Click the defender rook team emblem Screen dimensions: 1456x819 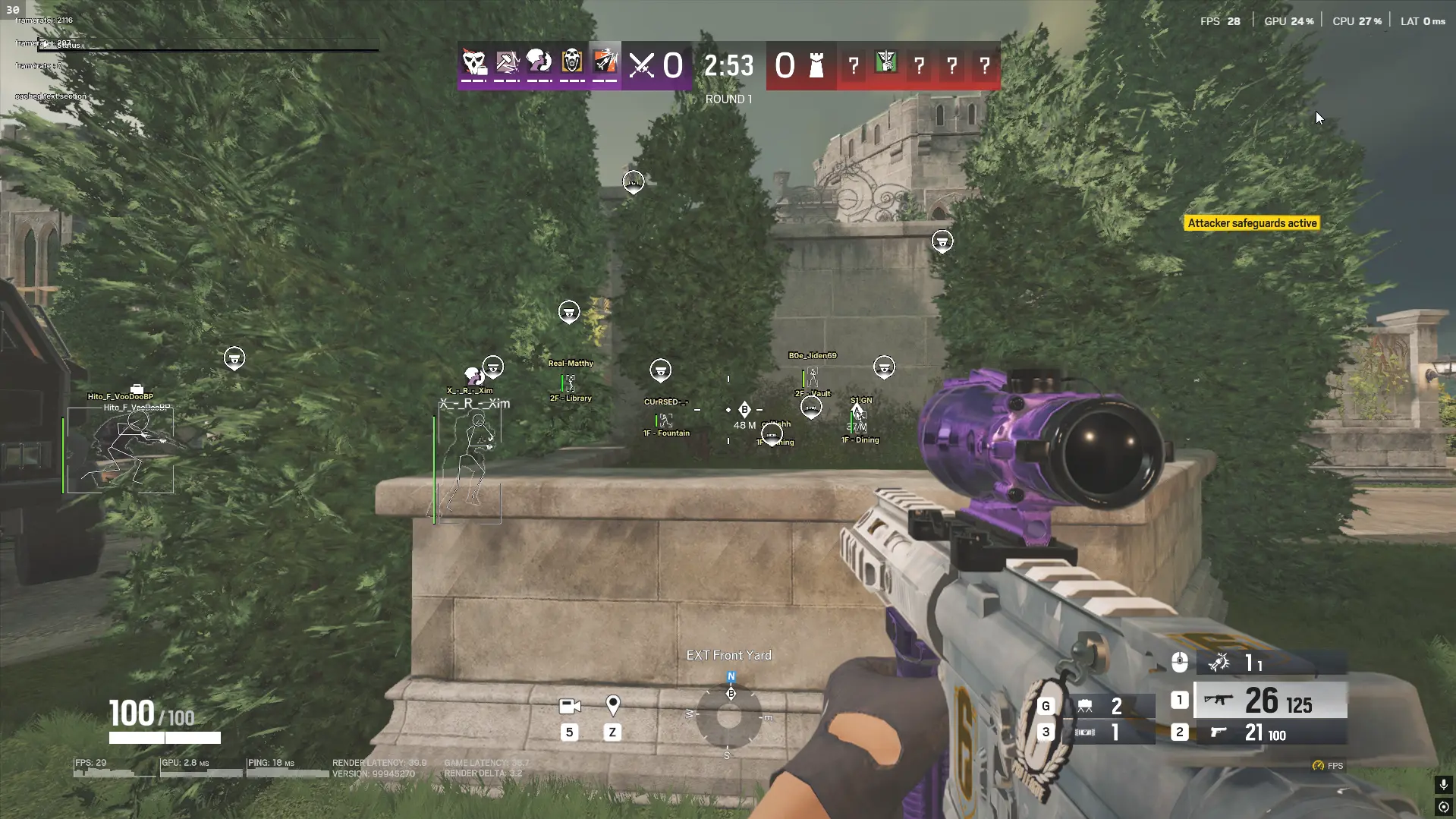coord(816,66)
